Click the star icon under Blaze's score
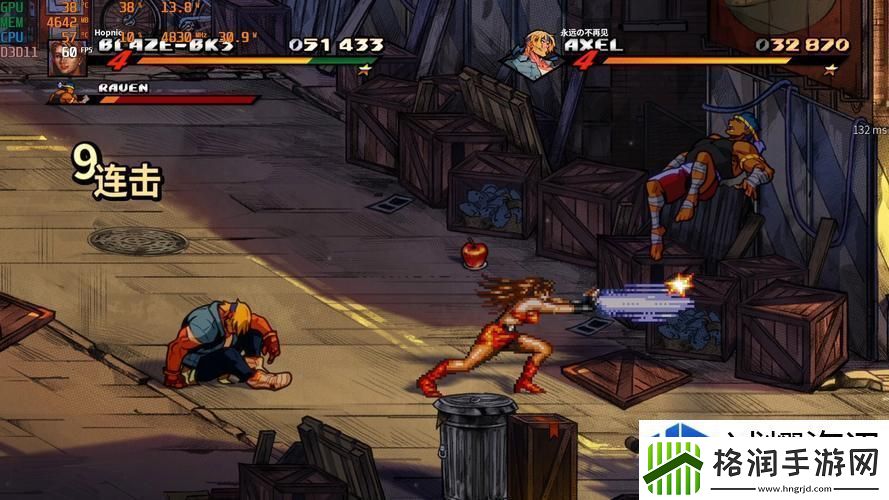The image size is (889, 500). [364, 69]
